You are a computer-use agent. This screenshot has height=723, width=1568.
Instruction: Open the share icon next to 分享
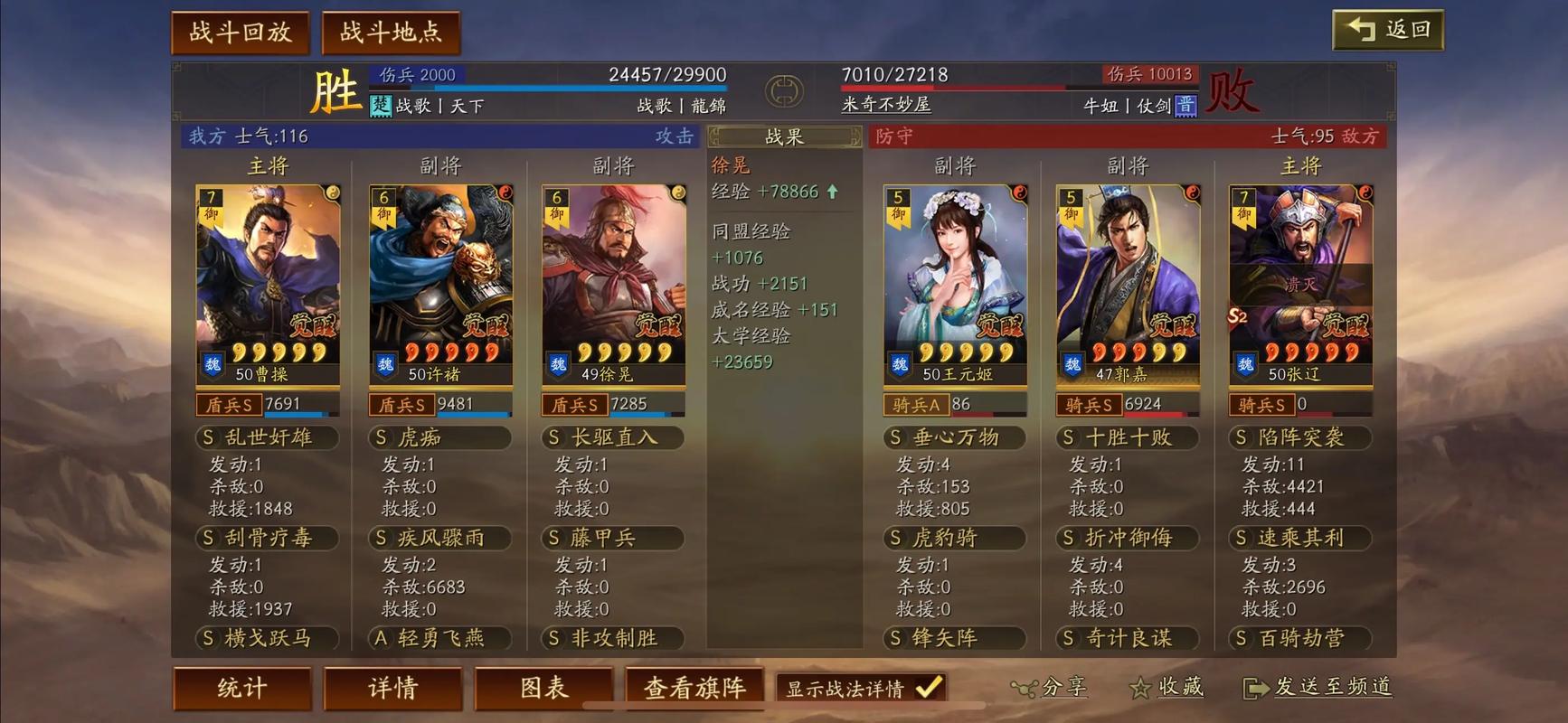1026,688
